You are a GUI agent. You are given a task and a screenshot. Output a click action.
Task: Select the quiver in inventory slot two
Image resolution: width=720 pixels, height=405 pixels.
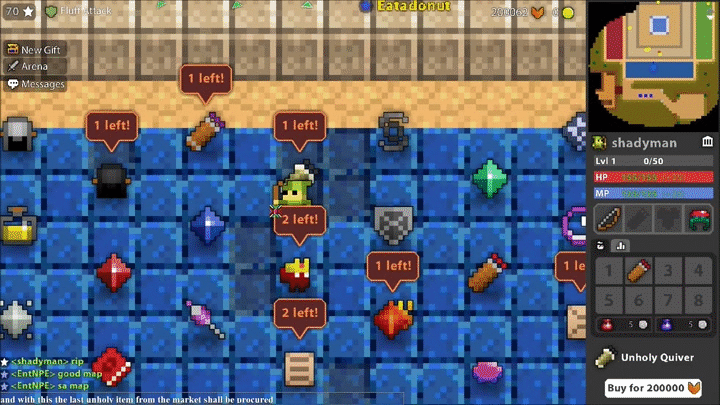pos(639,270)
